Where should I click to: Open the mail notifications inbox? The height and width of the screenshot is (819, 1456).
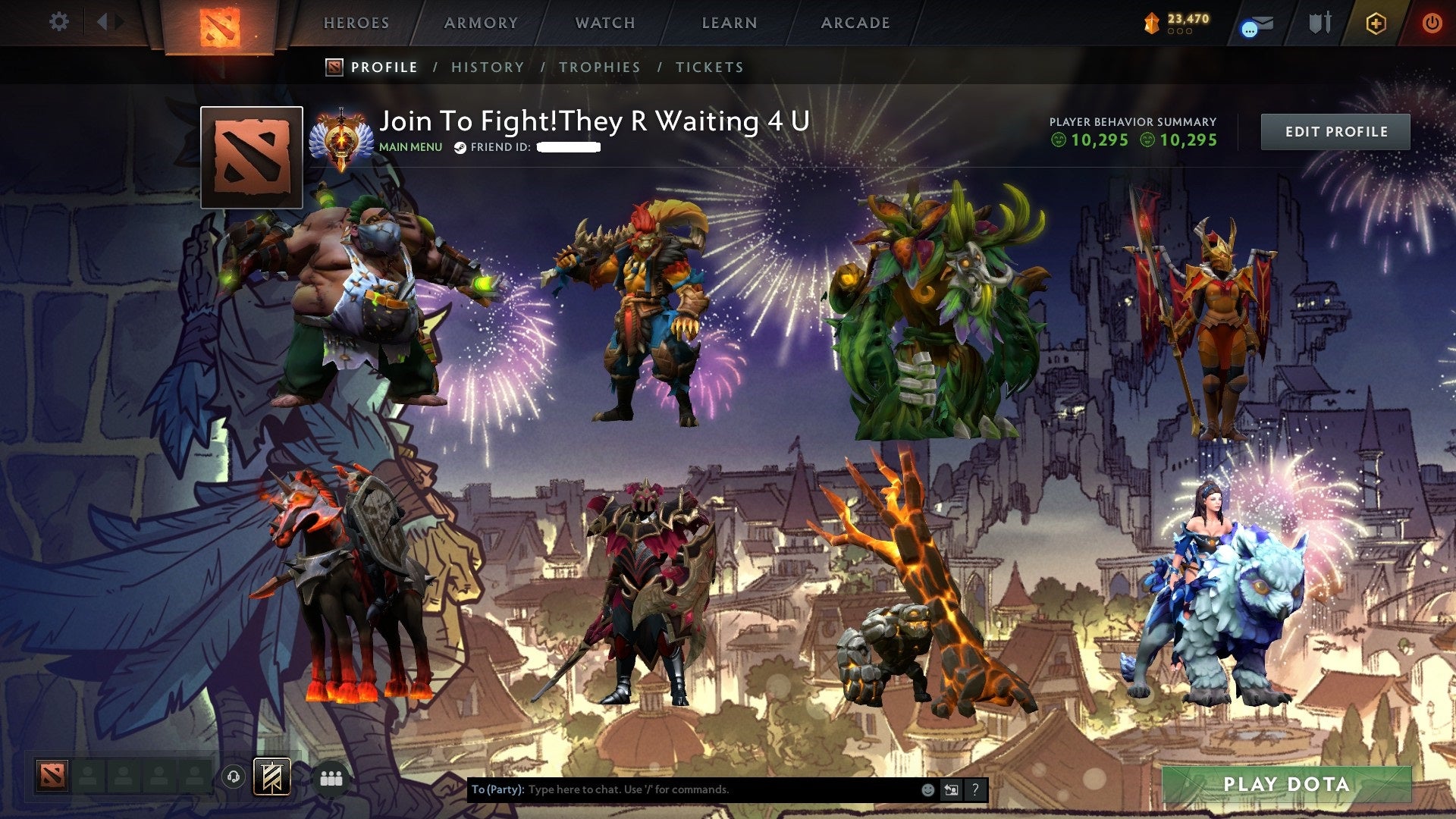point(1259,23)
